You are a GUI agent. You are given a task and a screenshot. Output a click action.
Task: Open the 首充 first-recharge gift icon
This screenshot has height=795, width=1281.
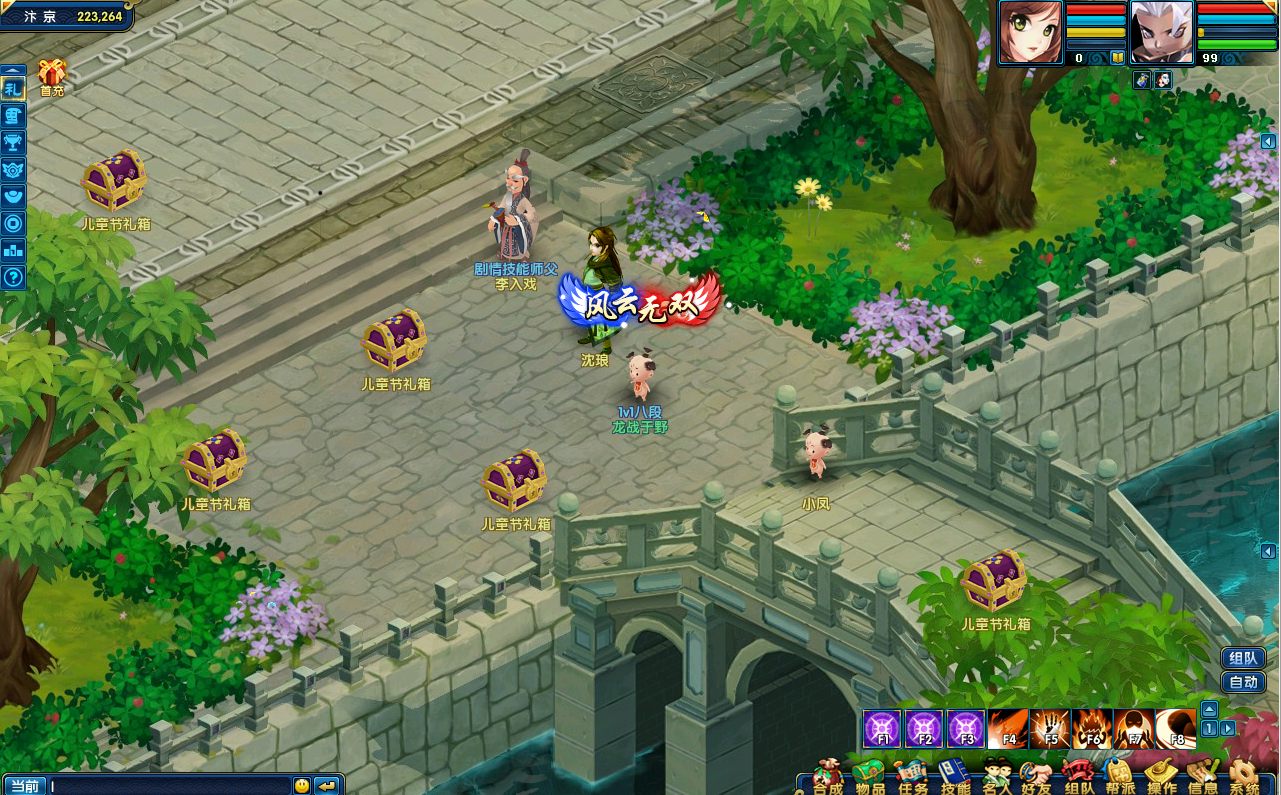coord(52,73)
